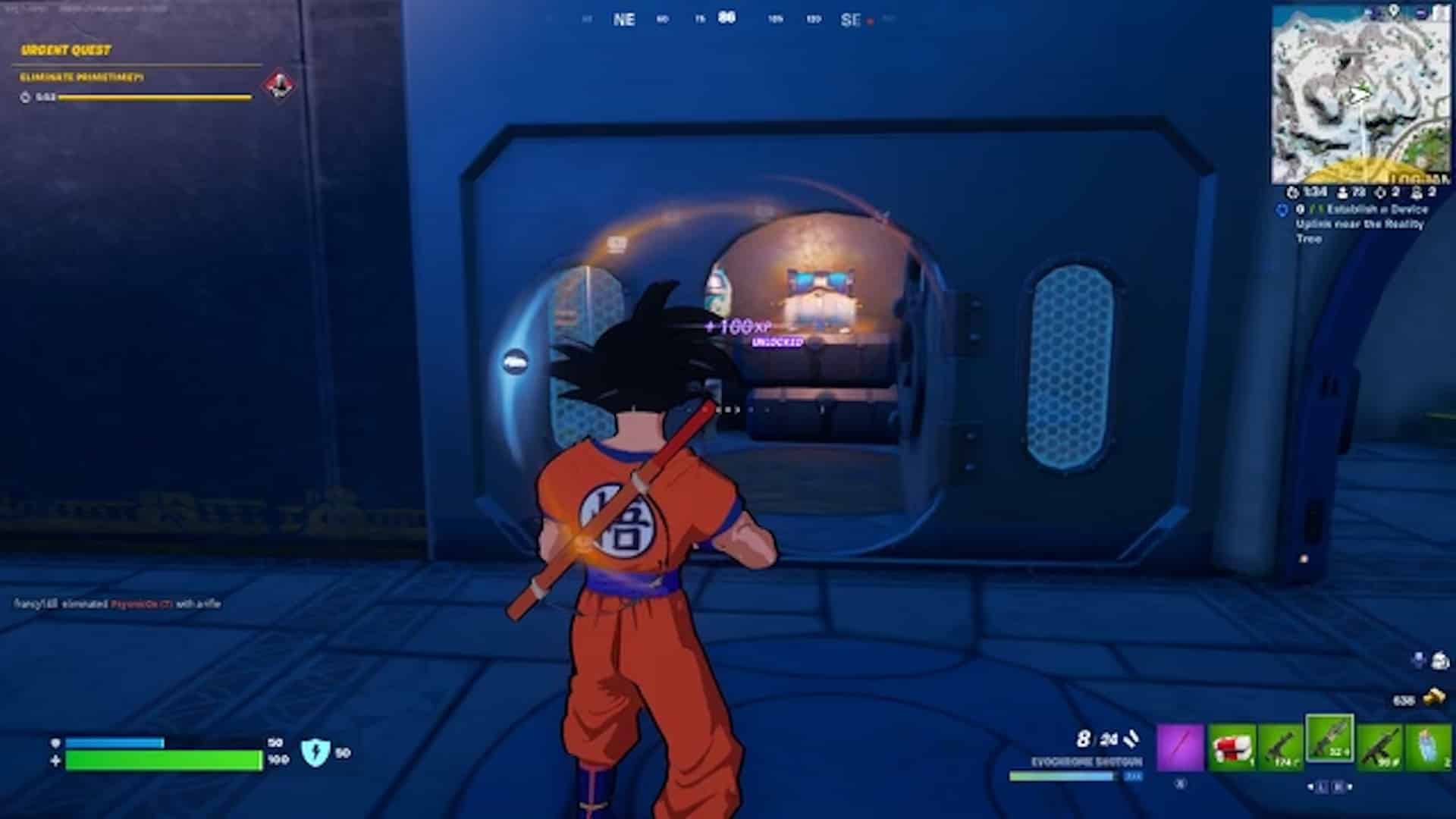Click the ammo icon next to the 8/24 count

1131,741
